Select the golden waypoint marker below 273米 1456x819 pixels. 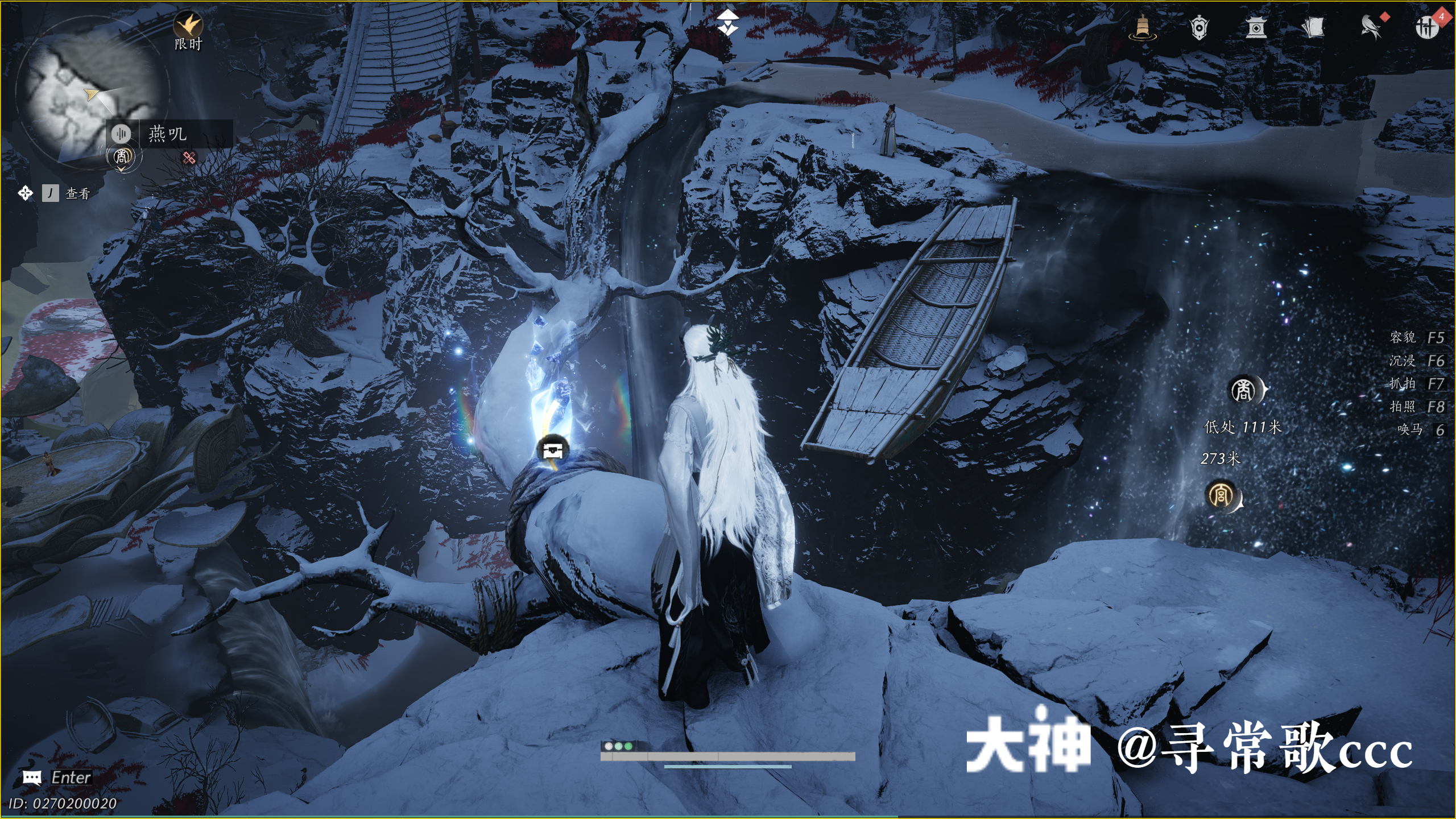point(1222,496)
